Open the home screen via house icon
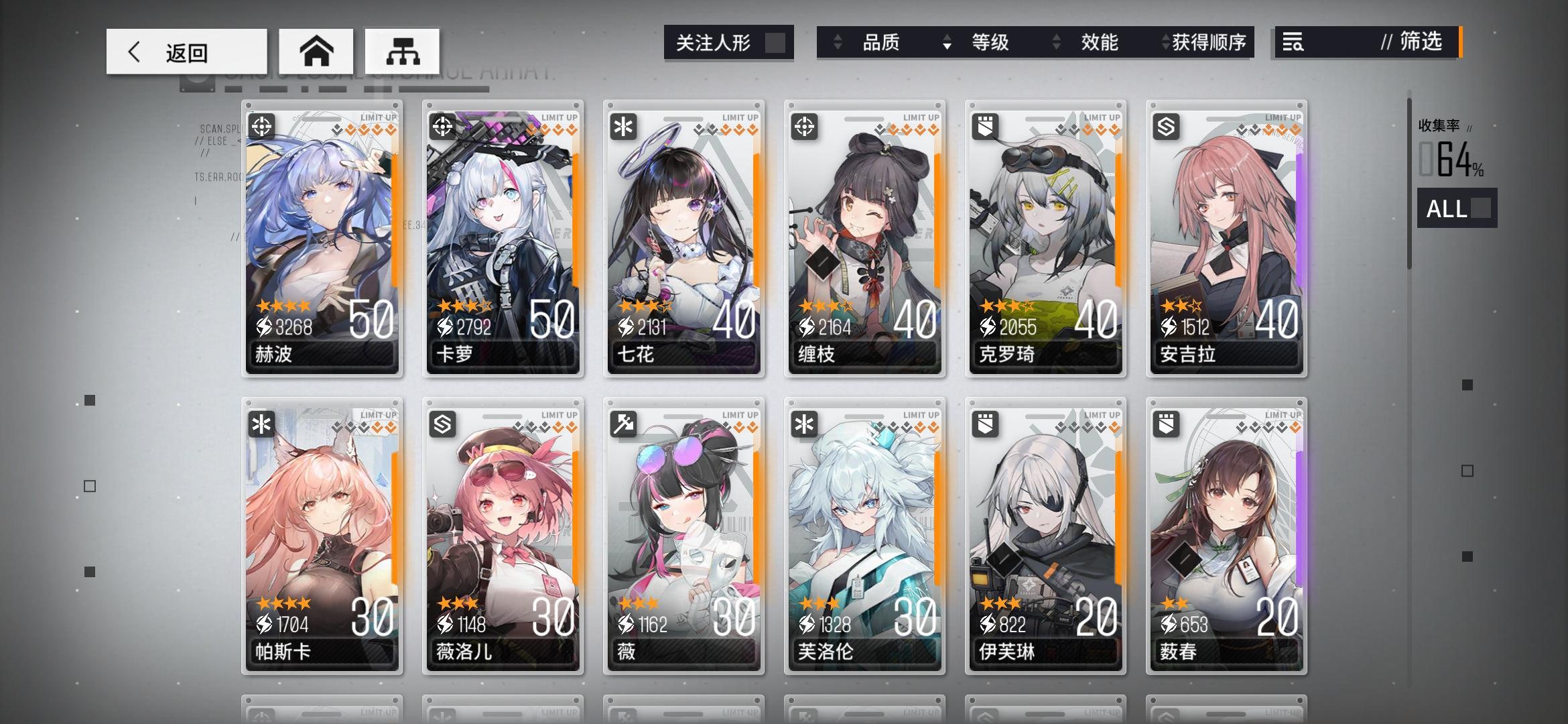 click(316, 50)
